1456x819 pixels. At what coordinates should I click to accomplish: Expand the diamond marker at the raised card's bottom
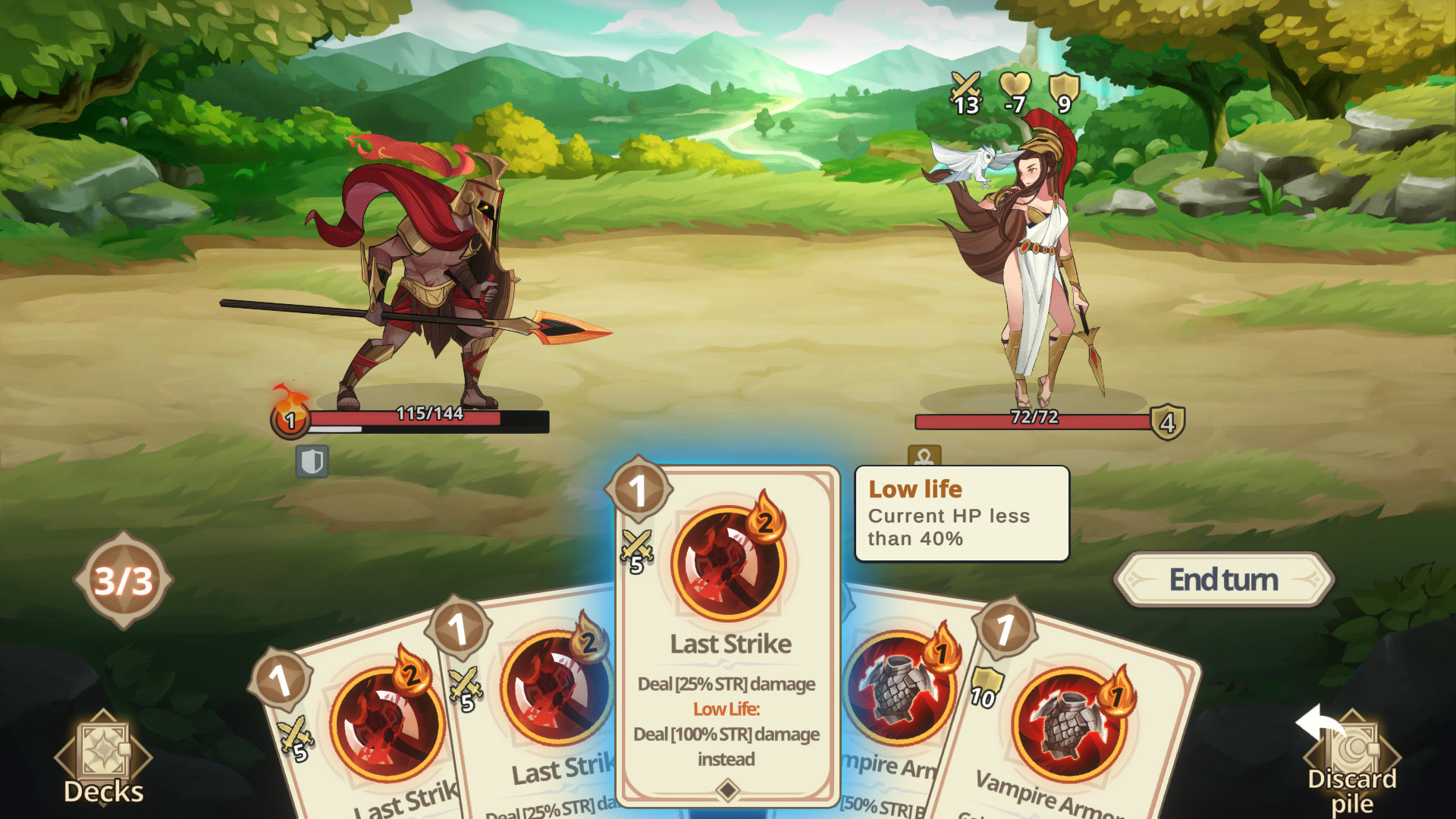[x=726, y=790]
